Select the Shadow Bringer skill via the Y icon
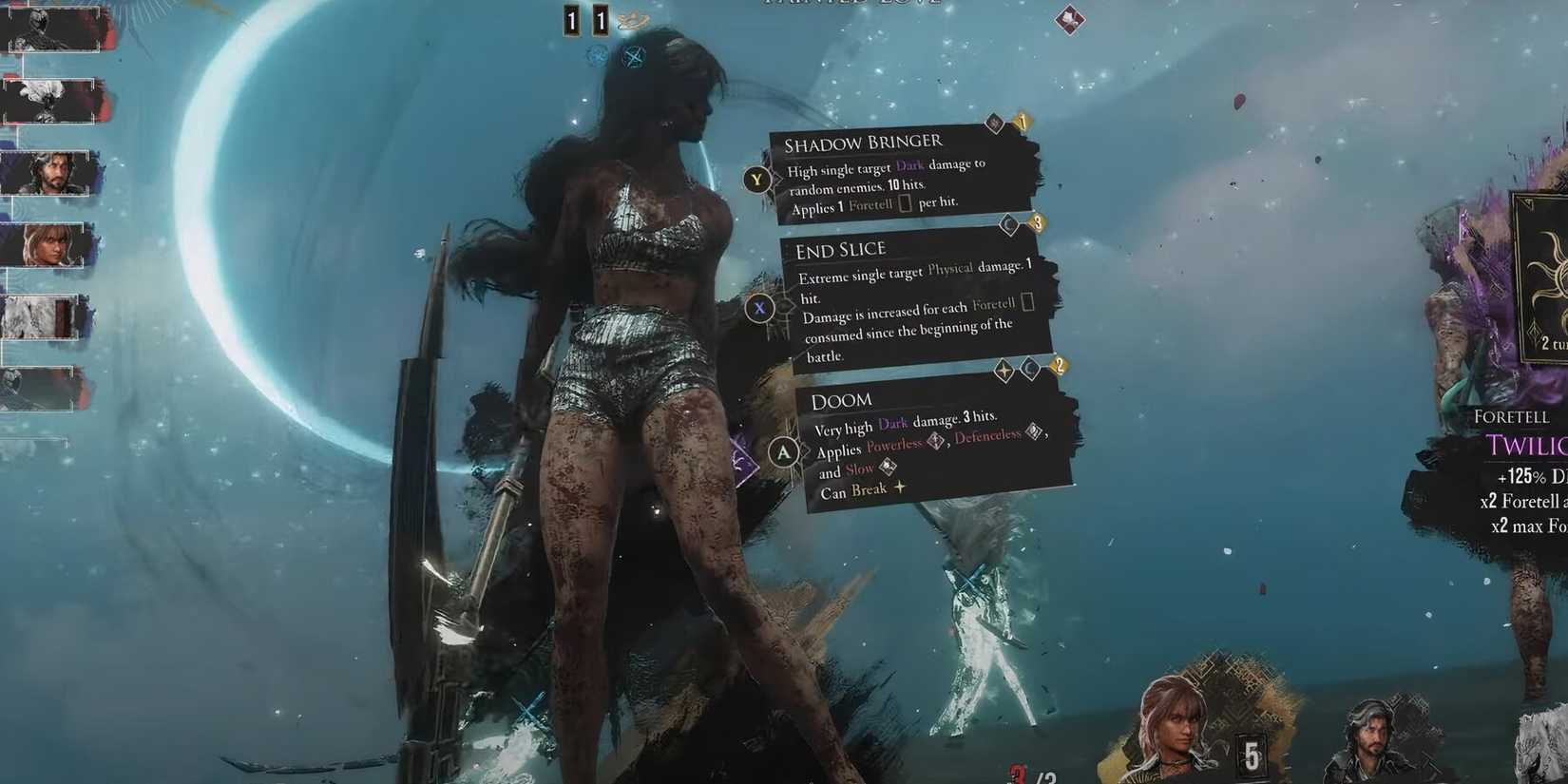 (756, 180)
